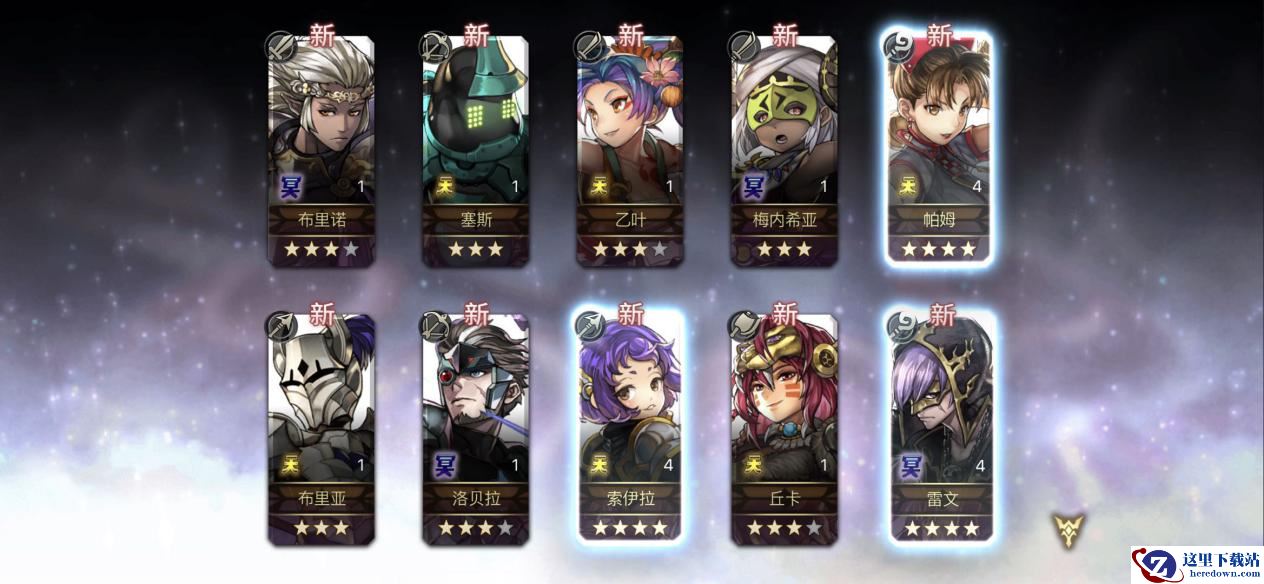Choose the 洛贝拉 character card
The image size is (1264, 584).
(x=474, y=428)
